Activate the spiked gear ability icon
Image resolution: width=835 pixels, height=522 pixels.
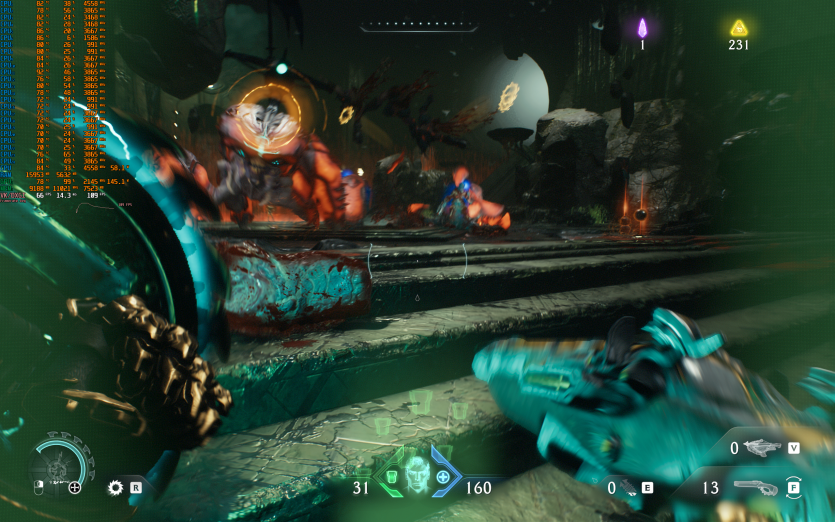(116, 488)
